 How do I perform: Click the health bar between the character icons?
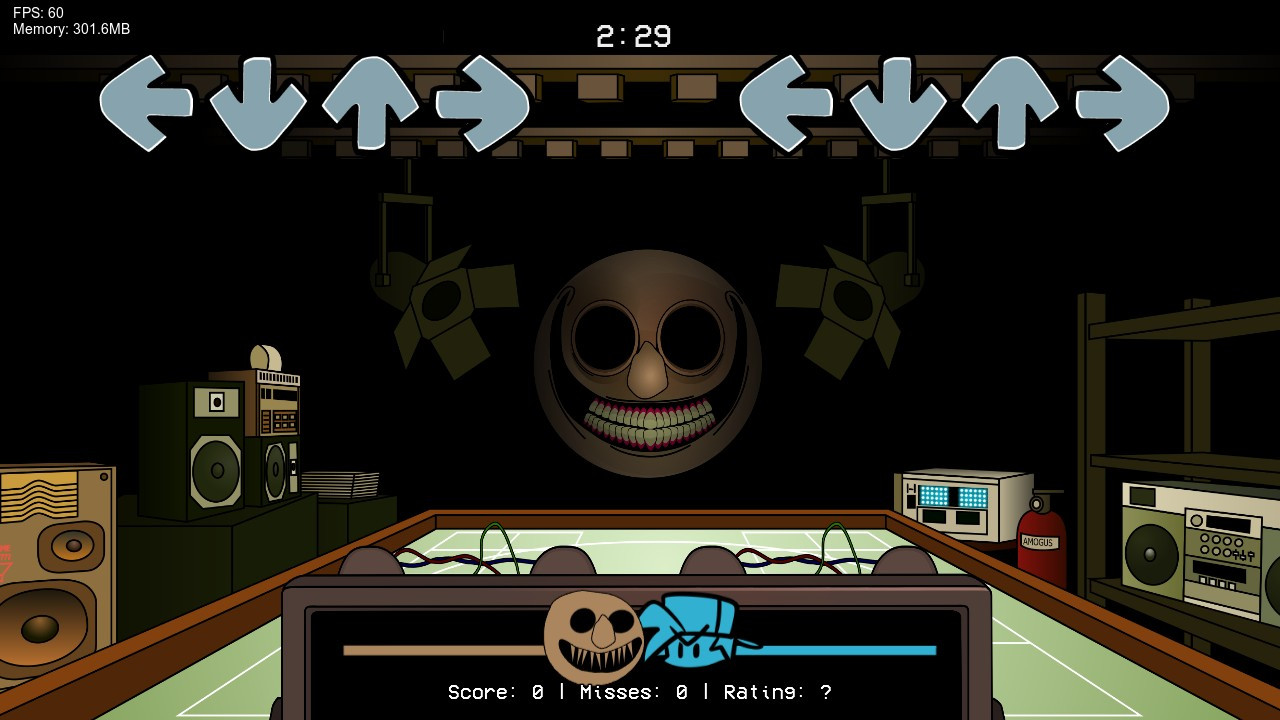click(430, 649)
